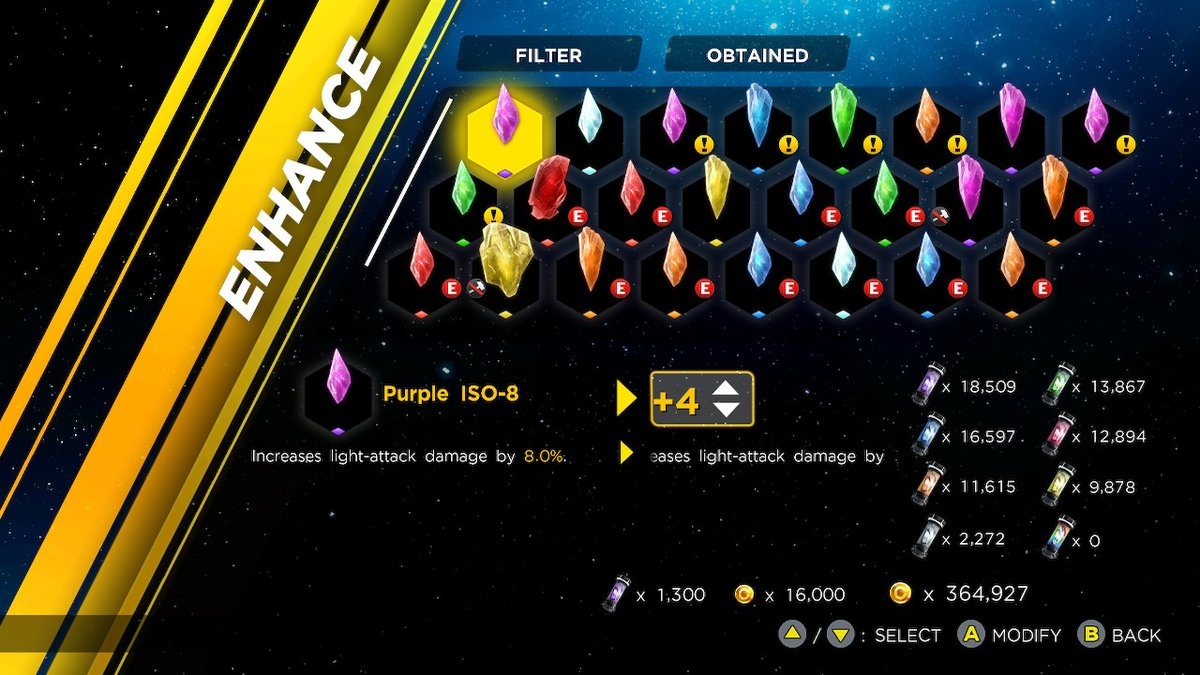Switch to the Obtained tab
This screenshot has height=675, width=1200.
pos(757,56)
